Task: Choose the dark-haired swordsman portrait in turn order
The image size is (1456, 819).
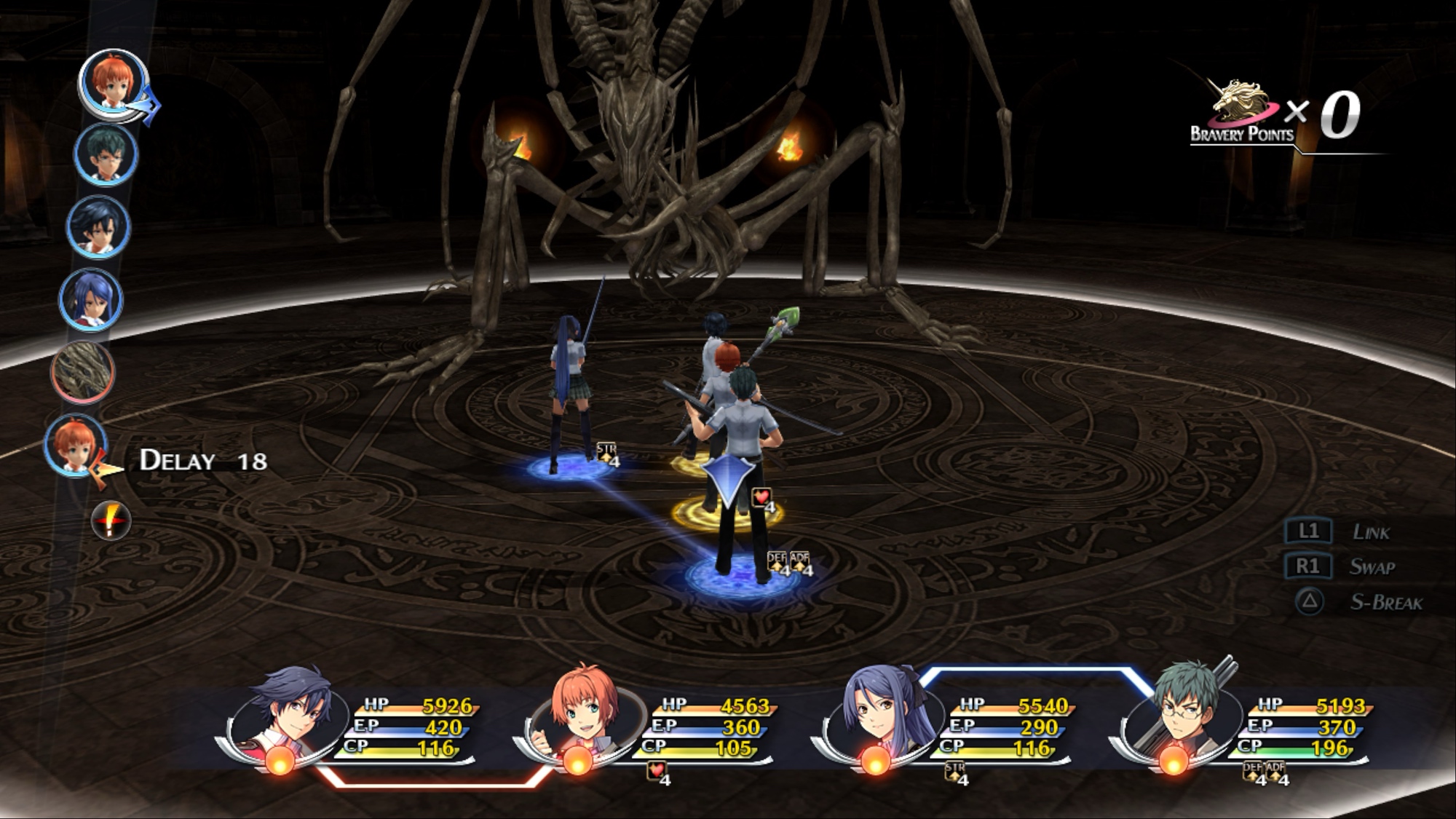Action: pyautogui.click(x=99, y=227)
